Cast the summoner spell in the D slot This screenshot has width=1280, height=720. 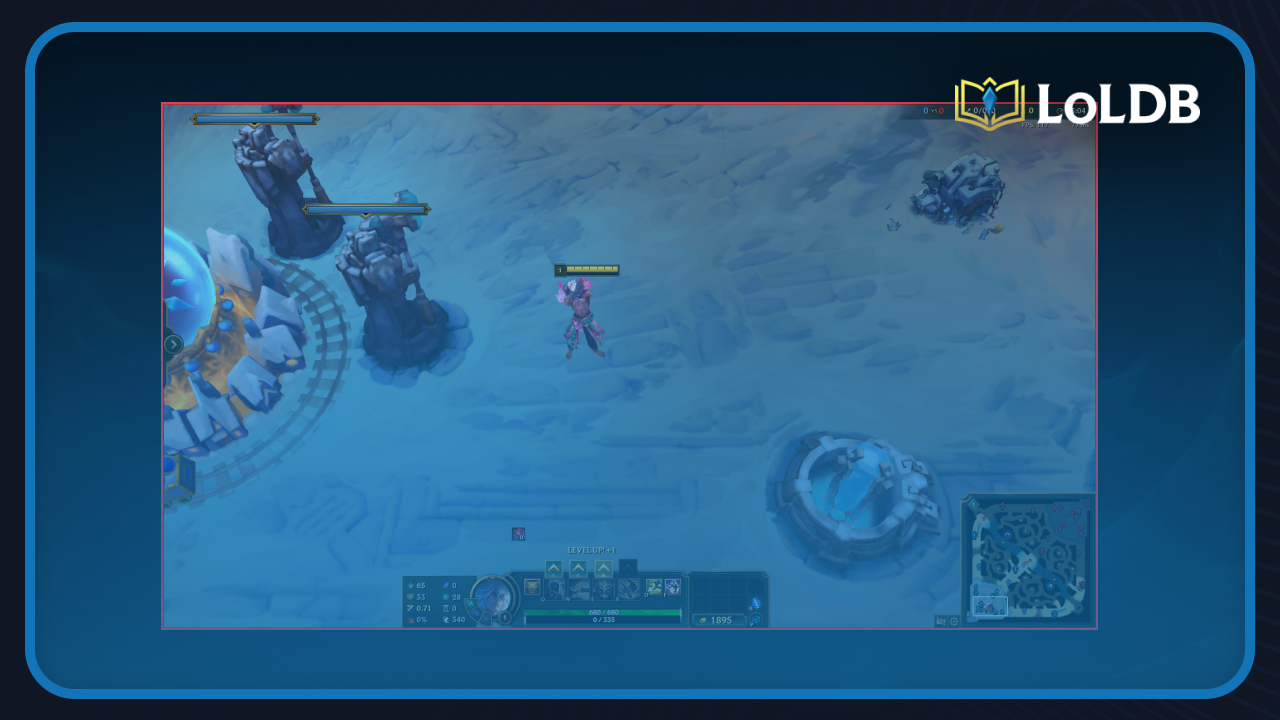[x=652, y=587]
